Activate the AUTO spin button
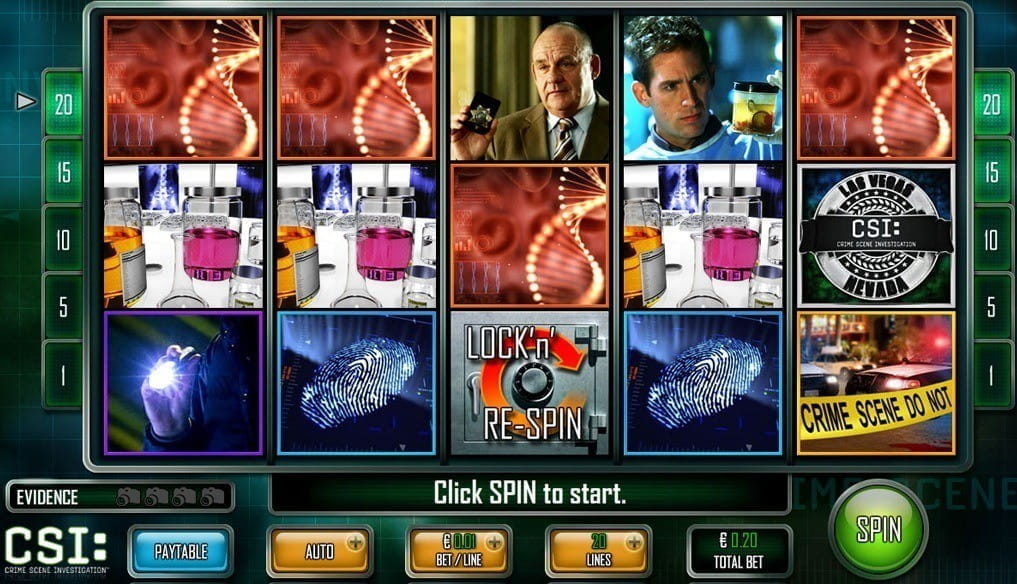 pyautogui.click(x=319, y=551)
